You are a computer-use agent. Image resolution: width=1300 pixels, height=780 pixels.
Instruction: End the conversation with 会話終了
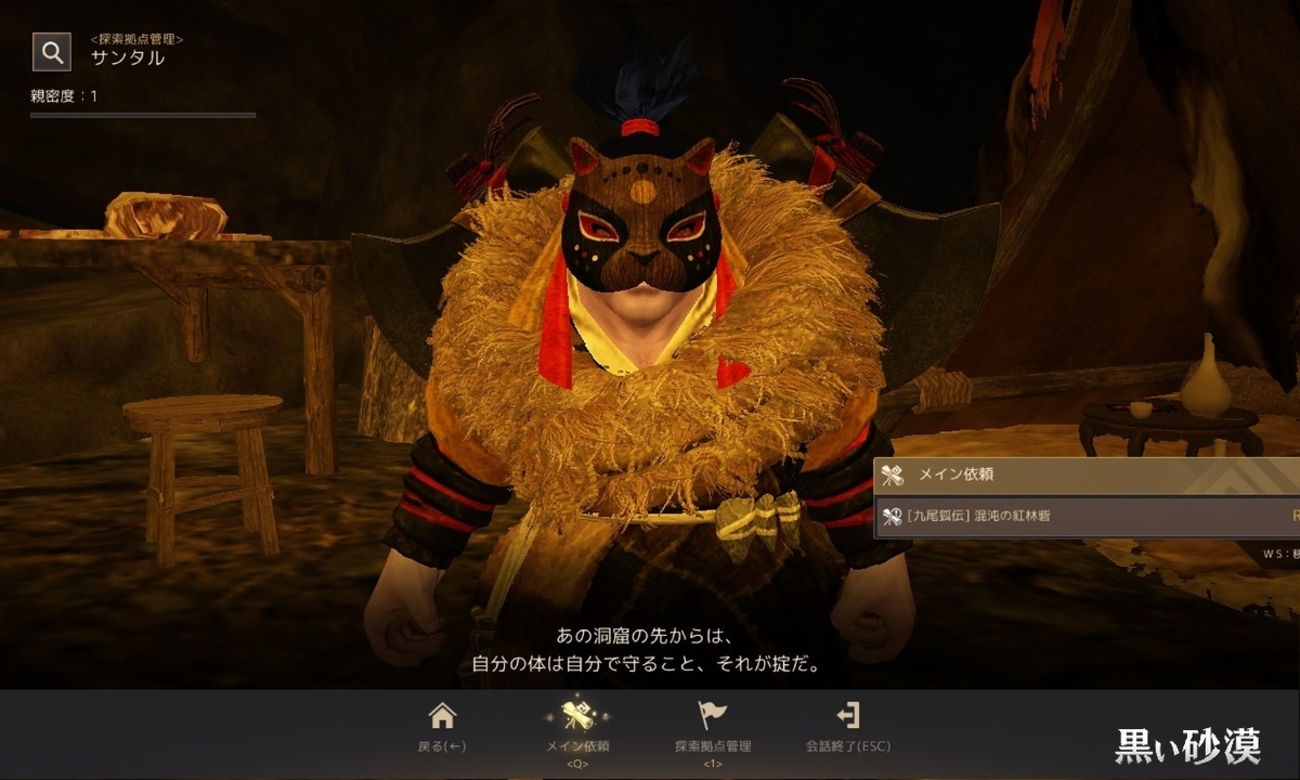pos(847,726)
